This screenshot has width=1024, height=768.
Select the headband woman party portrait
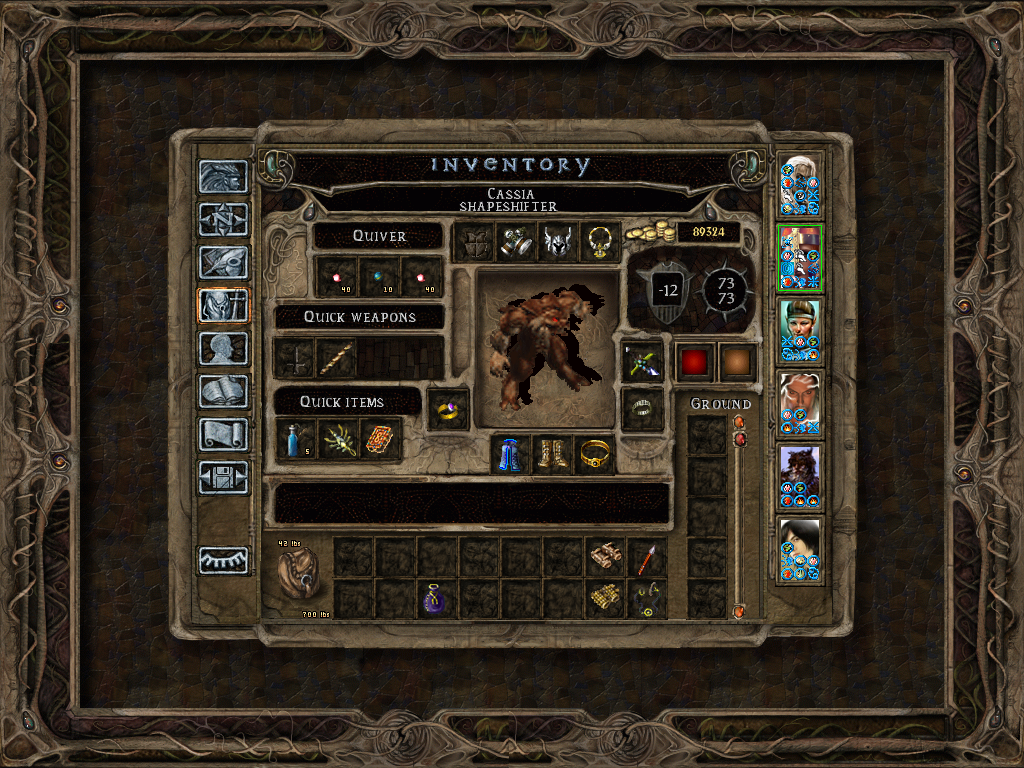pos(800,330)
